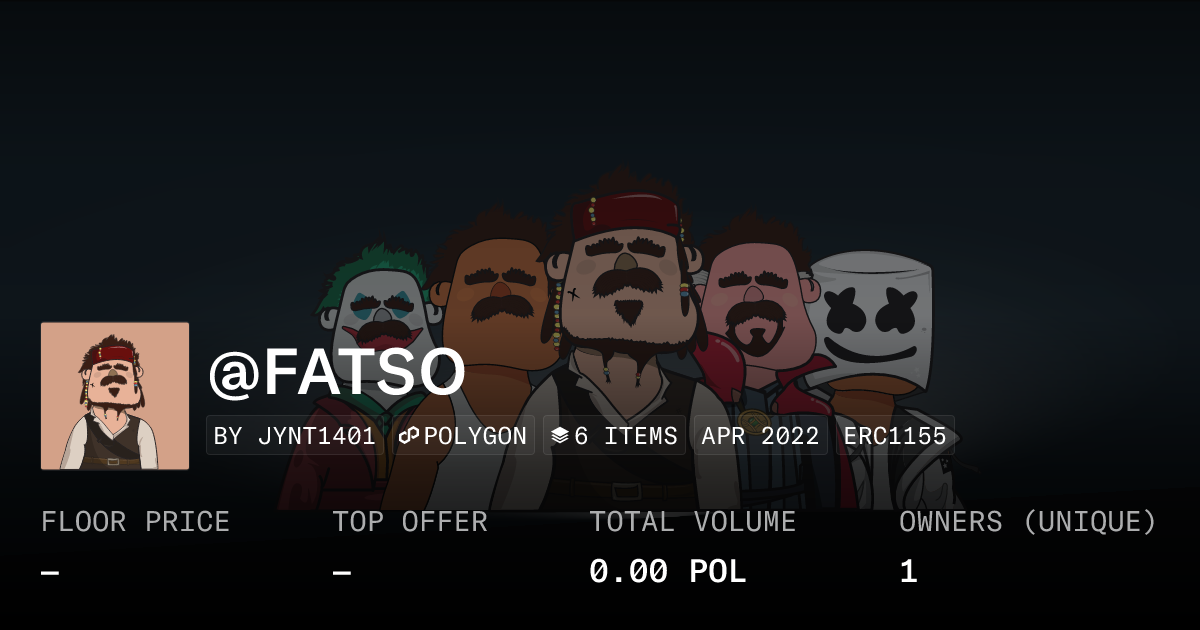Image resolution: width=1200 pixels, height=630 pixels.
Task: Click the @FATSO collection title
Action: pyautogui.click(x=337, y=373)
